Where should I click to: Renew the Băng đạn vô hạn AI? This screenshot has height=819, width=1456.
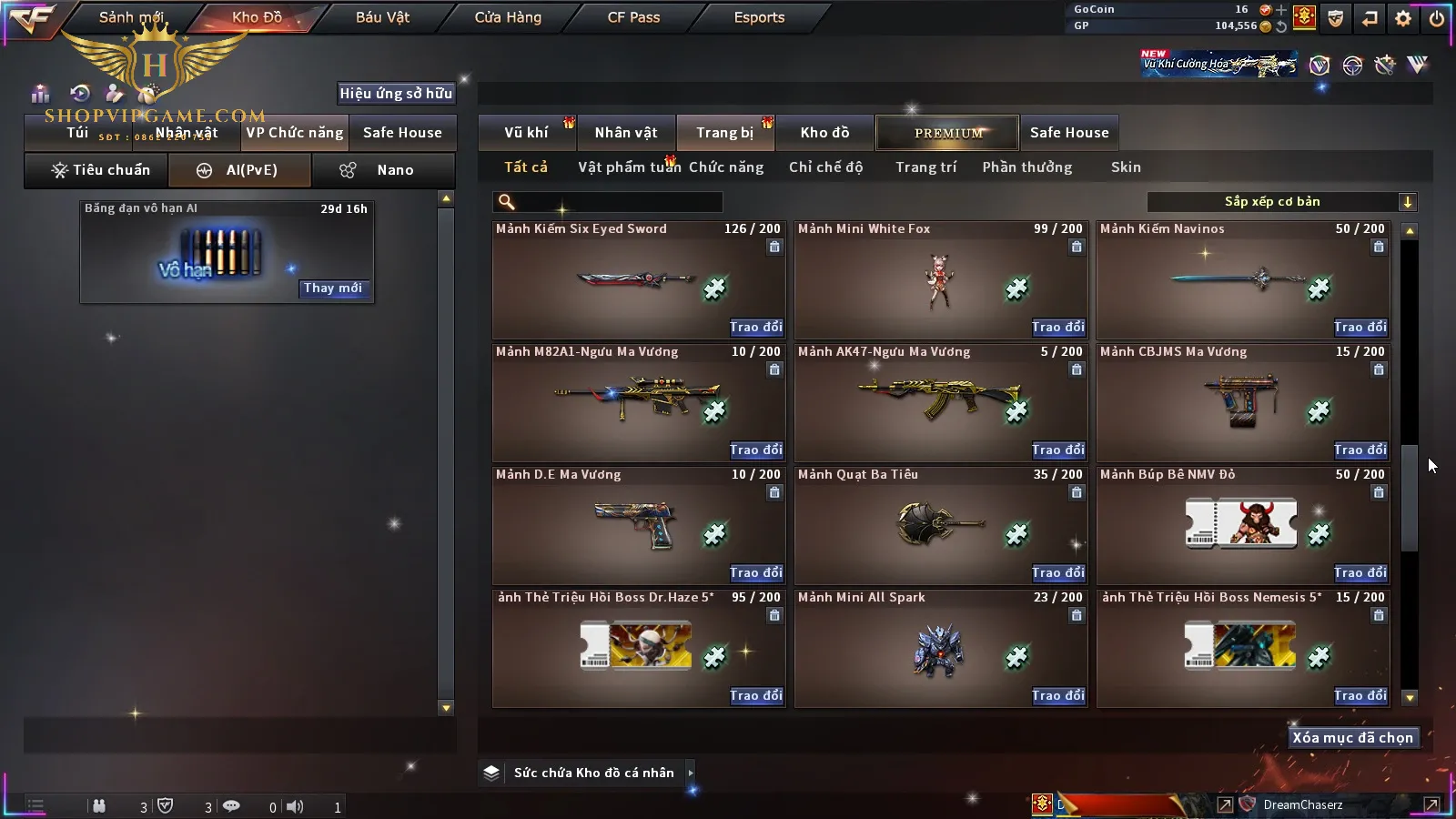333,288
